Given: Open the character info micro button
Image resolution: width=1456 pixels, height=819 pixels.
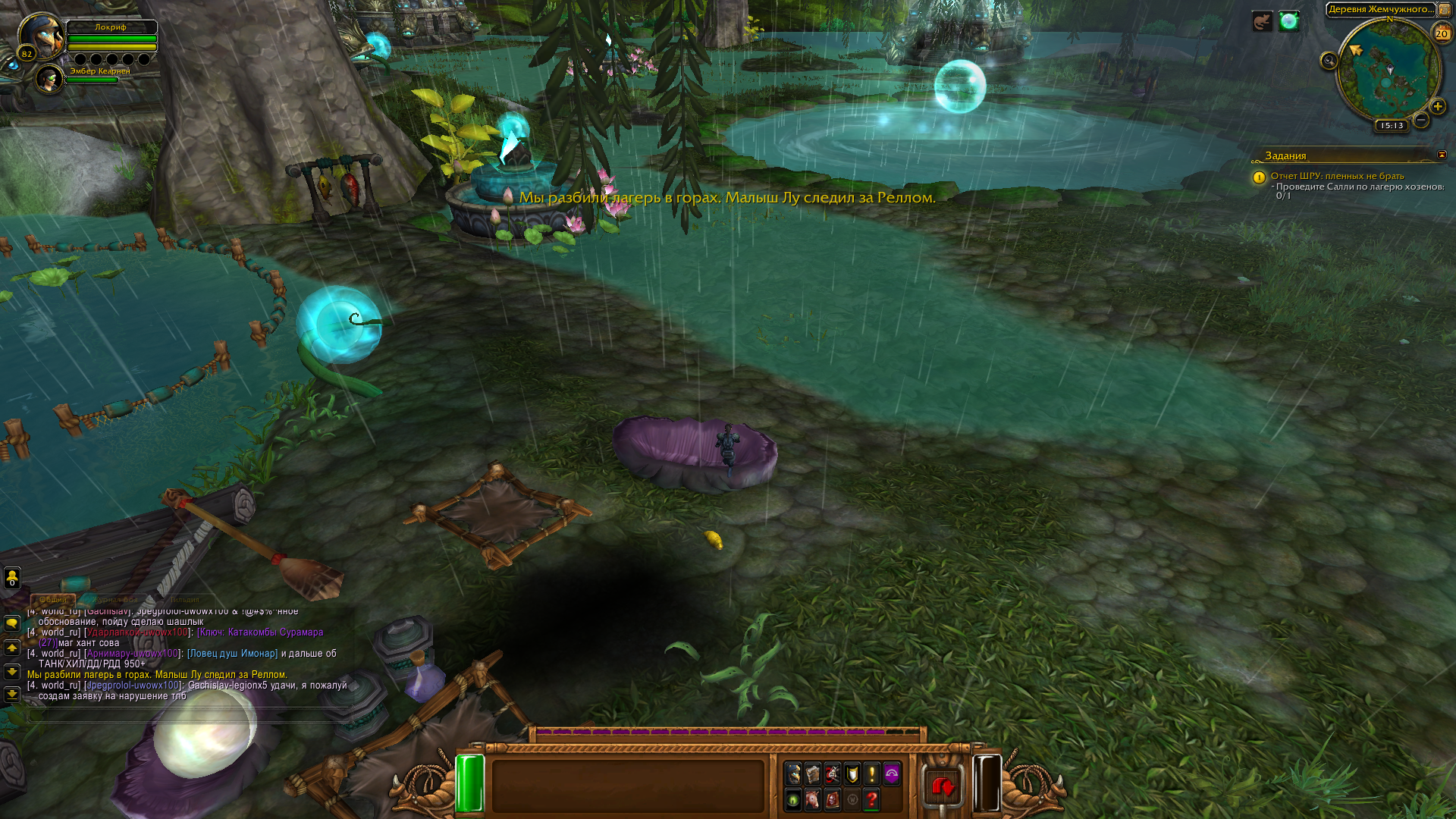Looking at the screenshot, I should point(793,773).
